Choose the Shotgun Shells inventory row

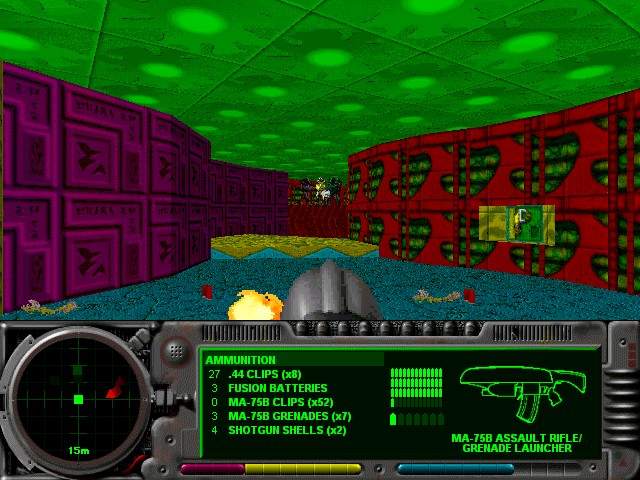[x=277, y=430]
